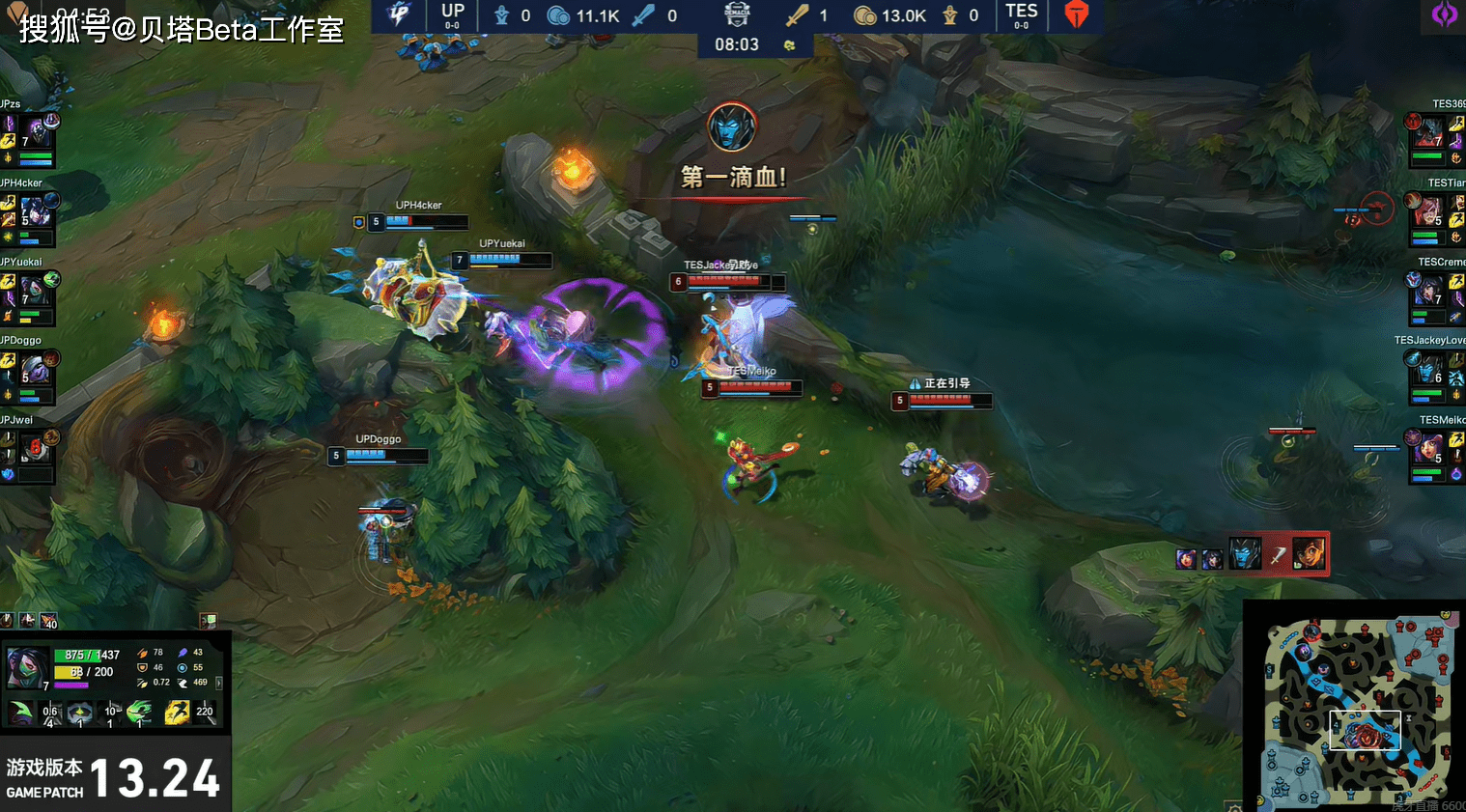Click the TES team logo on scoreboard
This screenshot has width=1466, height=812.
[x=1077, y=14]
